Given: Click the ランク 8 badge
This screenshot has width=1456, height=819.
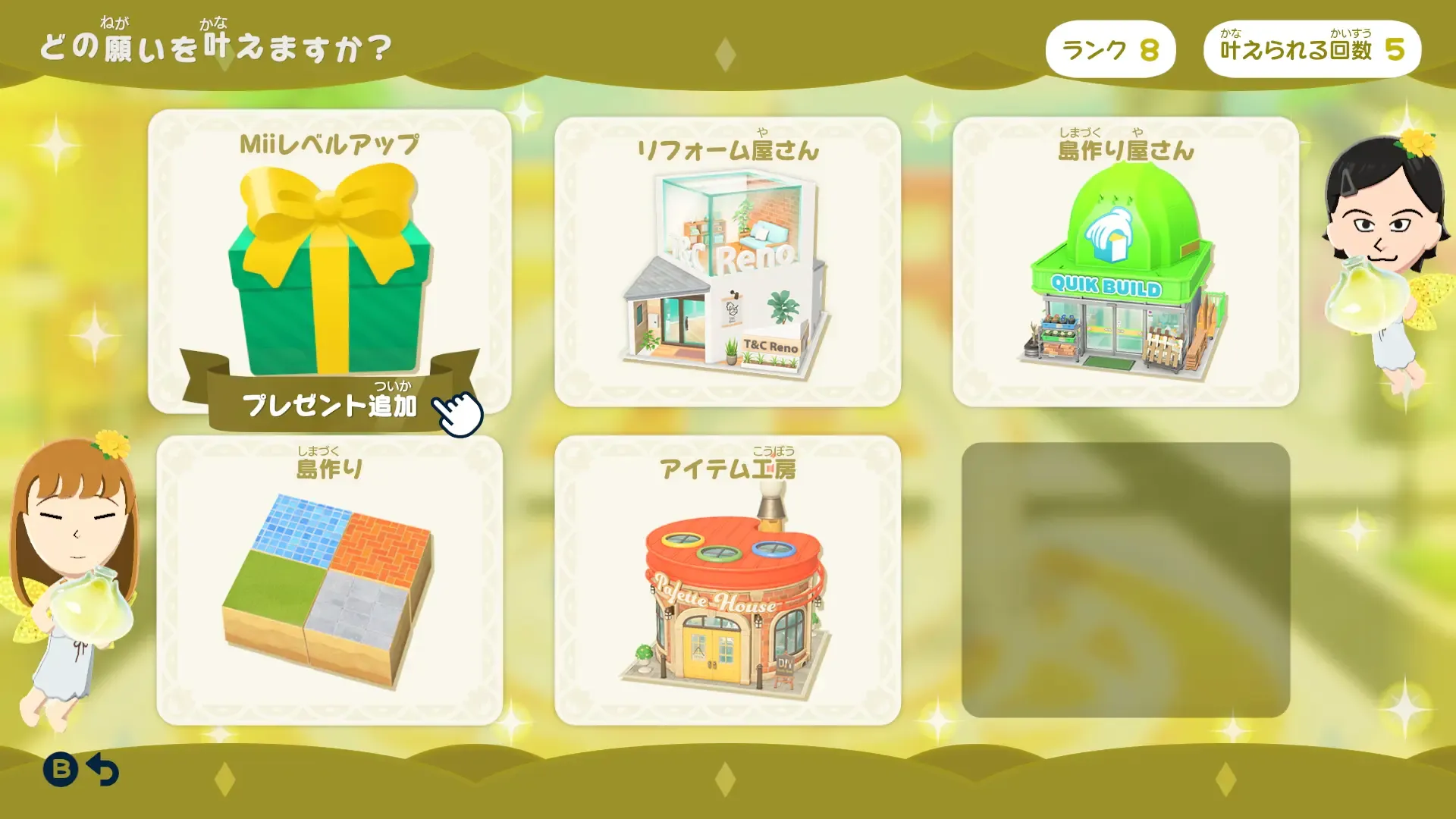Looking at the screenshot, I should [1111, 48].
